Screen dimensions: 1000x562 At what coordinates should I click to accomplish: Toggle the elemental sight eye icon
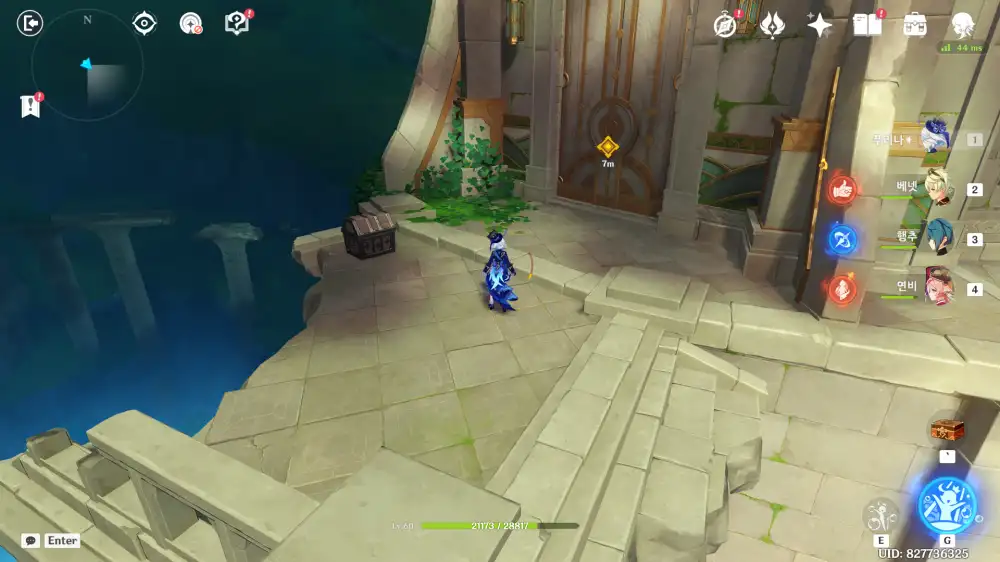pos(145,23)
